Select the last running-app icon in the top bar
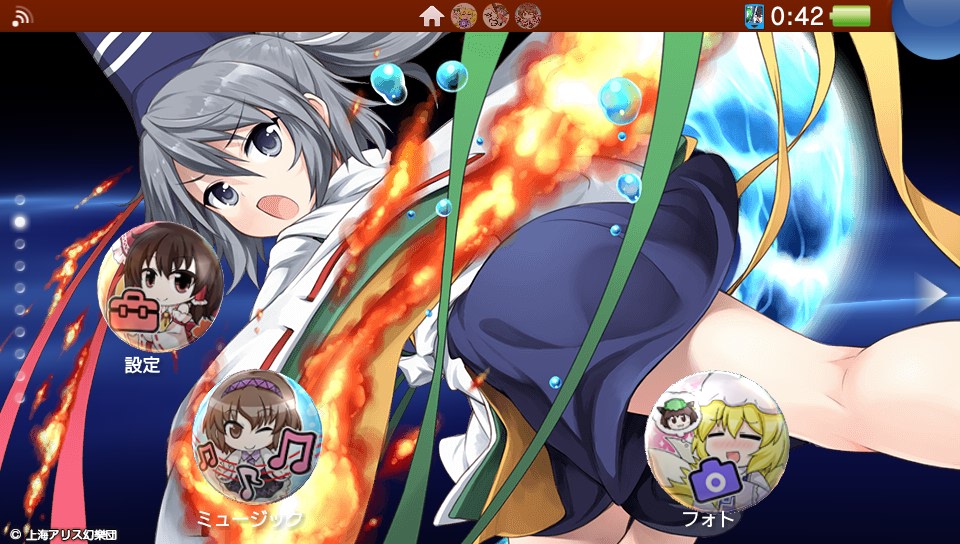The height and width of the screenshot is (544, 960). (528, 16)
